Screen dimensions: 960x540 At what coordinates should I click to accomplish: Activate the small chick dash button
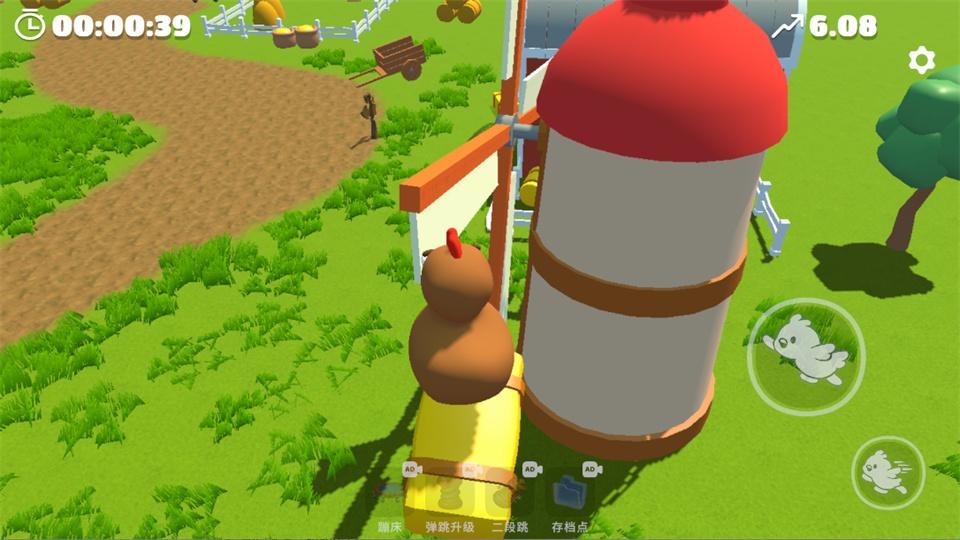tap(888, 472)
